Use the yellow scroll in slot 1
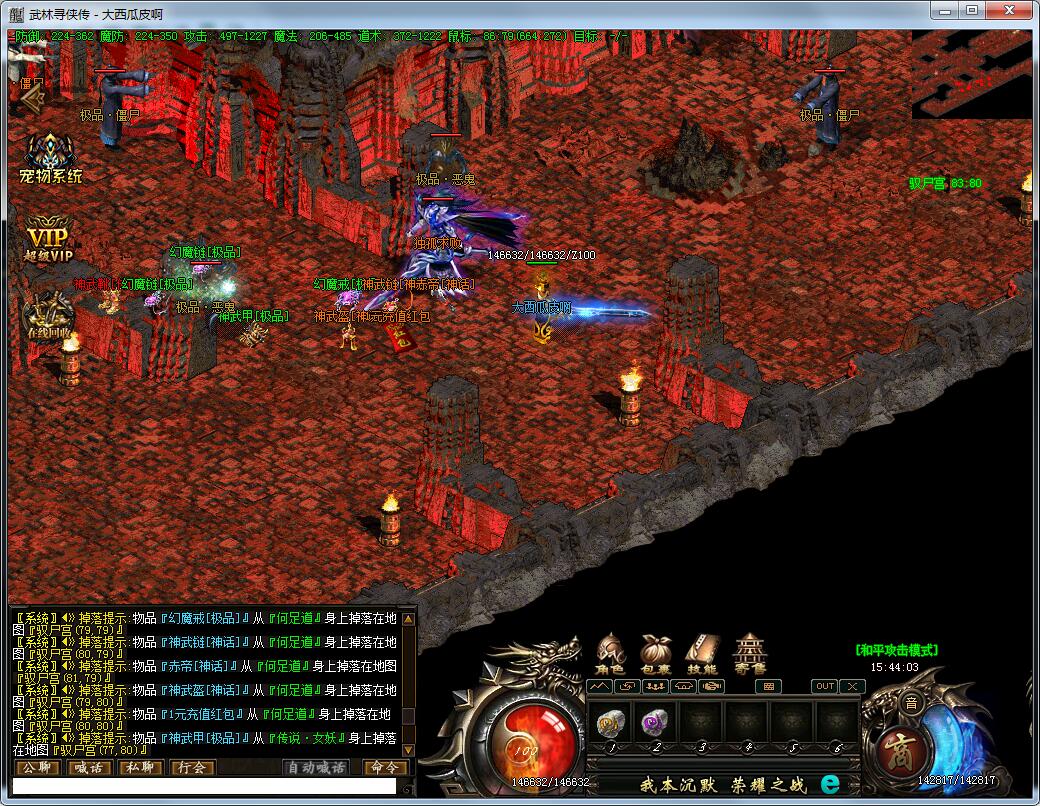This screenshot has height=806, width=1040. 611,722
